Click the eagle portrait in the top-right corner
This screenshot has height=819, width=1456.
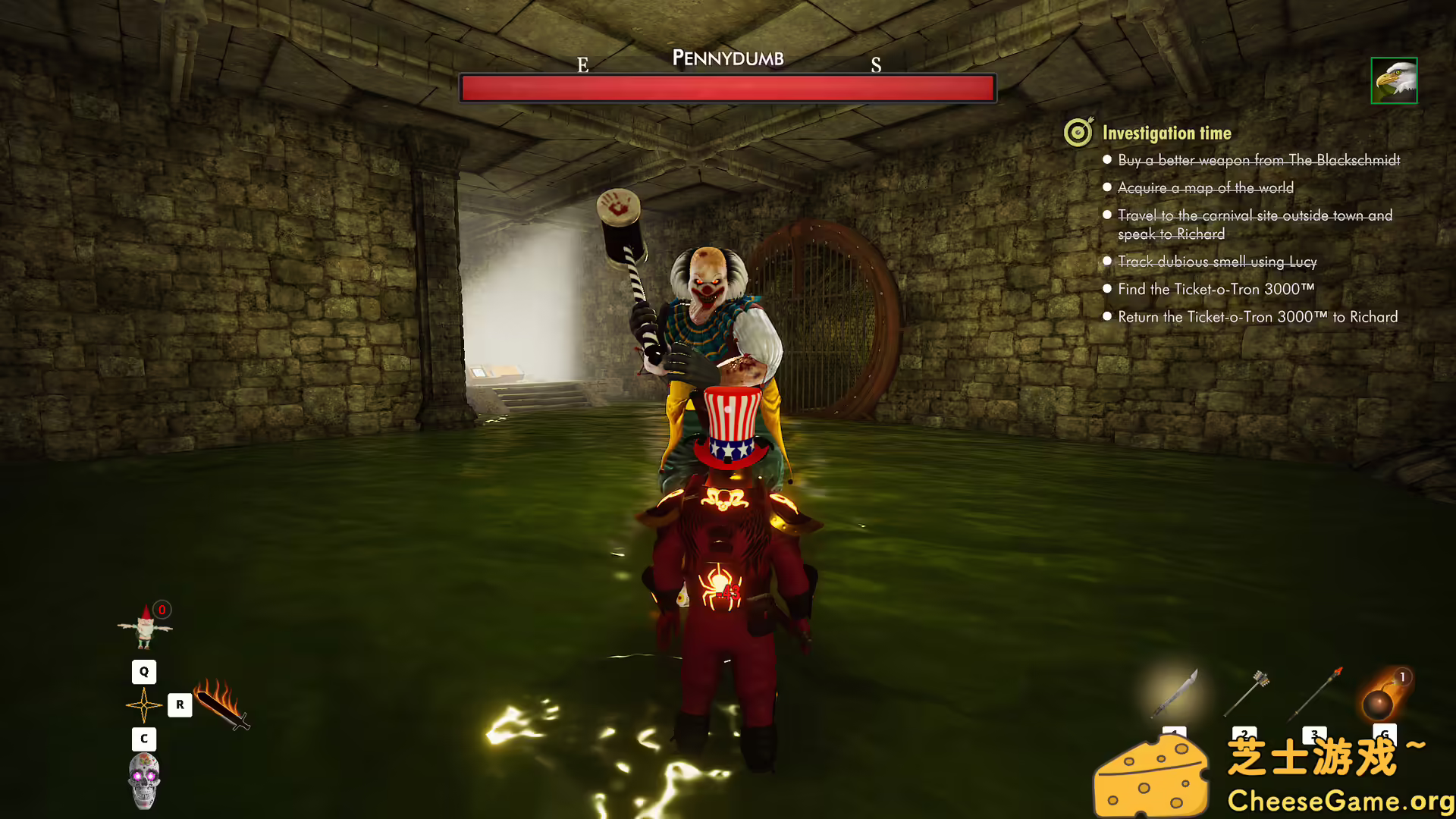pyautogui.click(x=1394, y=81)
